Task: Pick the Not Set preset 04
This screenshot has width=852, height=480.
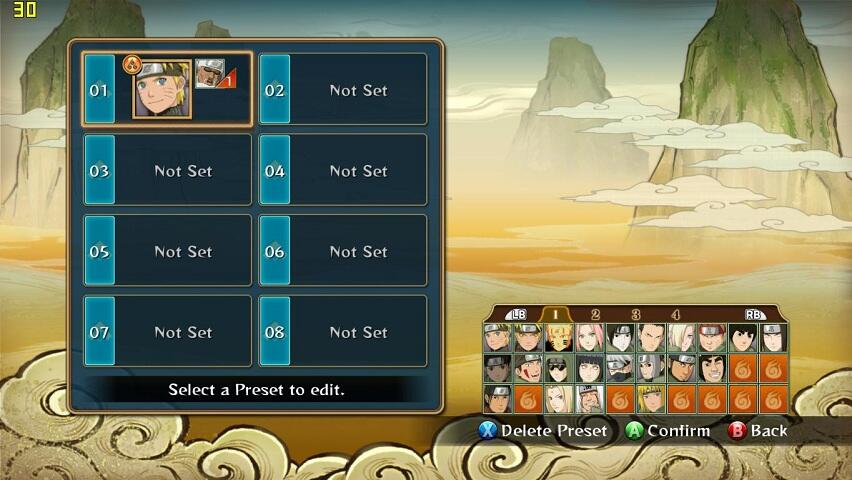Action: [x=343, y=171]
